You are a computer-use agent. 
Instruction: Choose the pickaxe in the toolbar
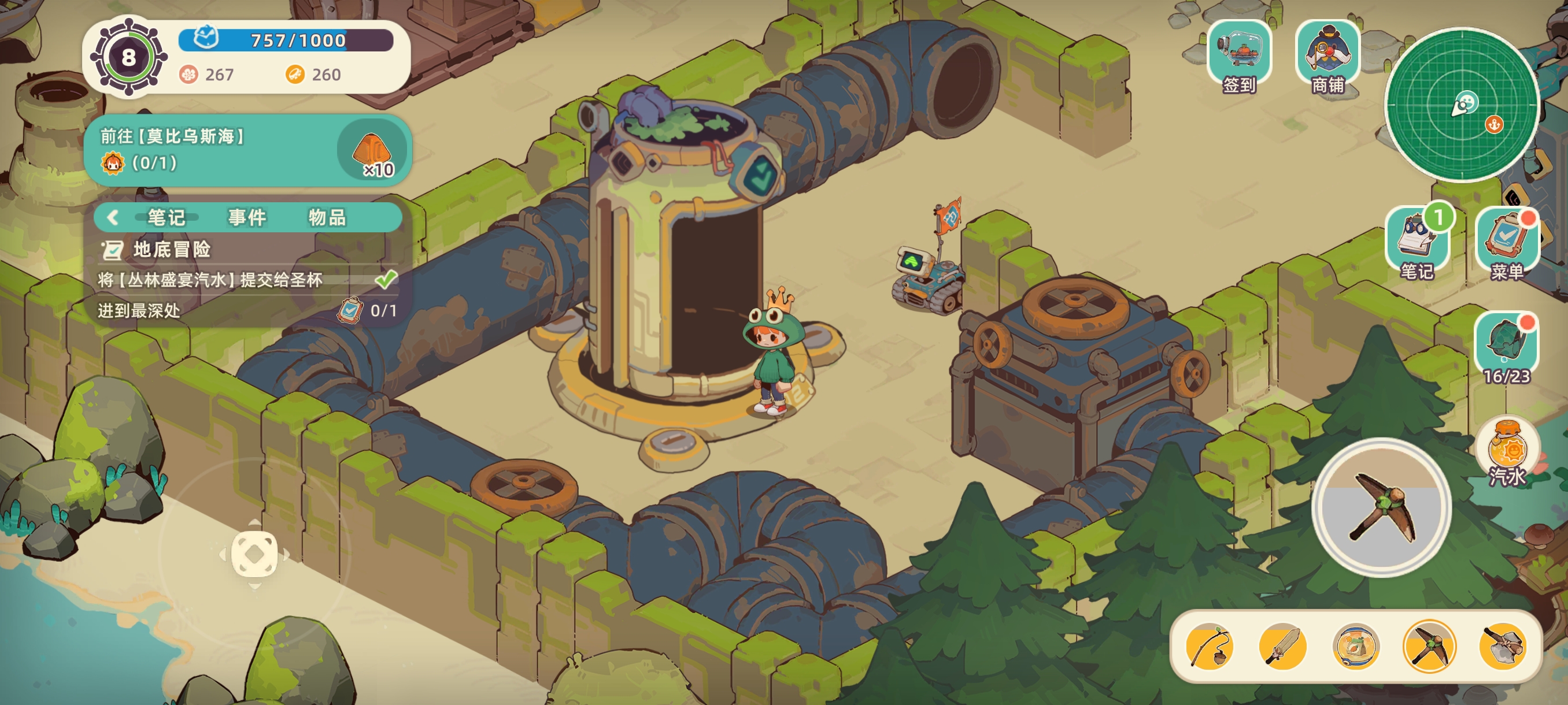pos(1429,647)
